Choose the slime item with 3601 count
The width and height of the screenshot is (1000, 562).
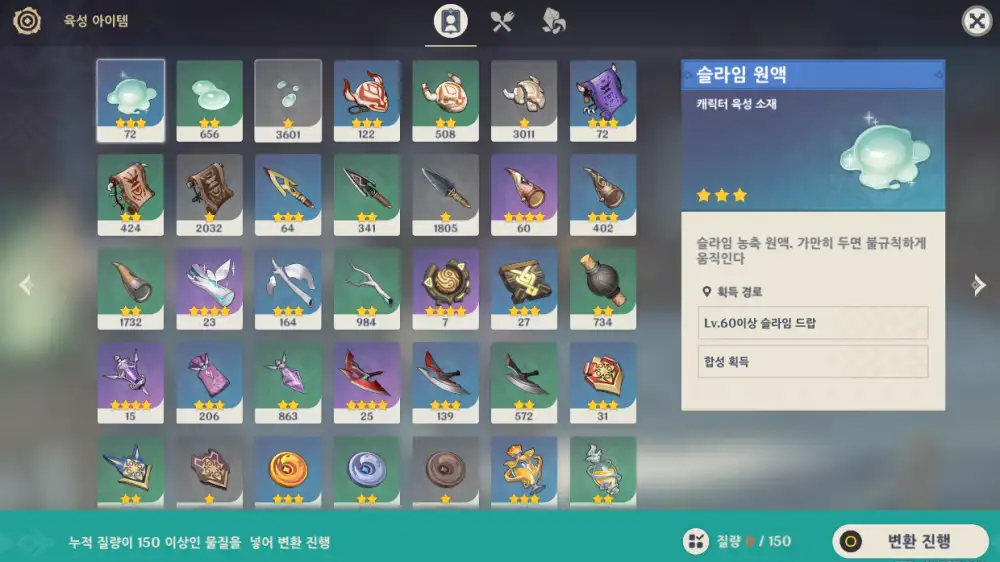point(288,99)
